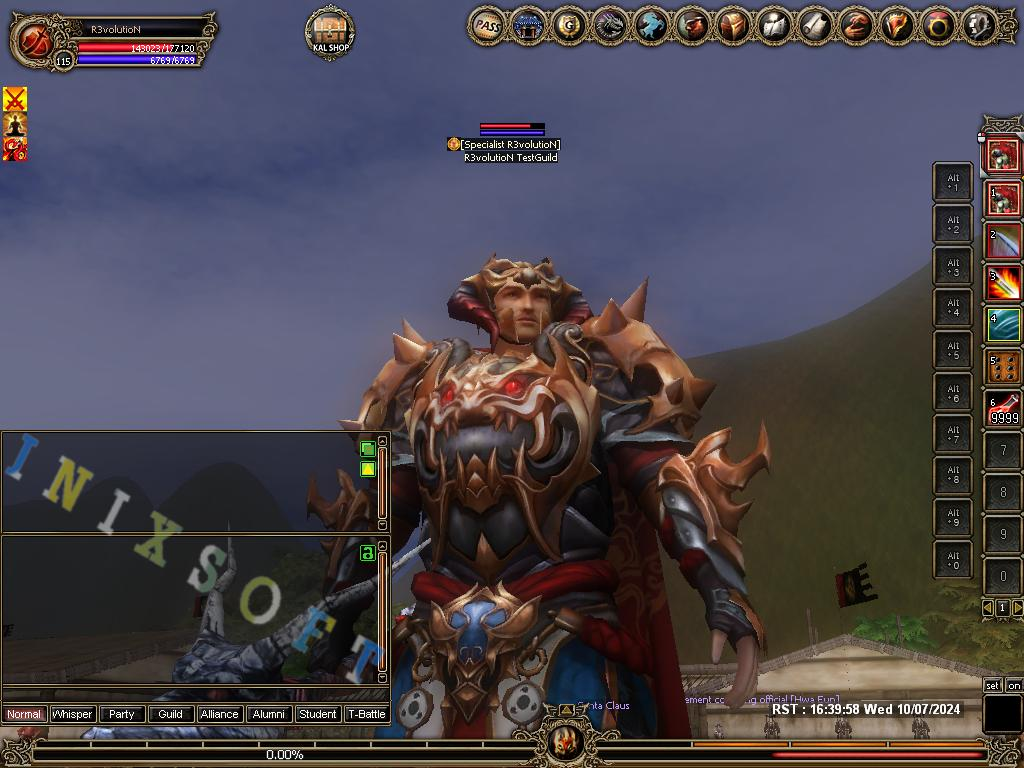Open the PASS menu icon
Image resolution: width=1024 pixels, height=768 pixels.
click(487, 26)
